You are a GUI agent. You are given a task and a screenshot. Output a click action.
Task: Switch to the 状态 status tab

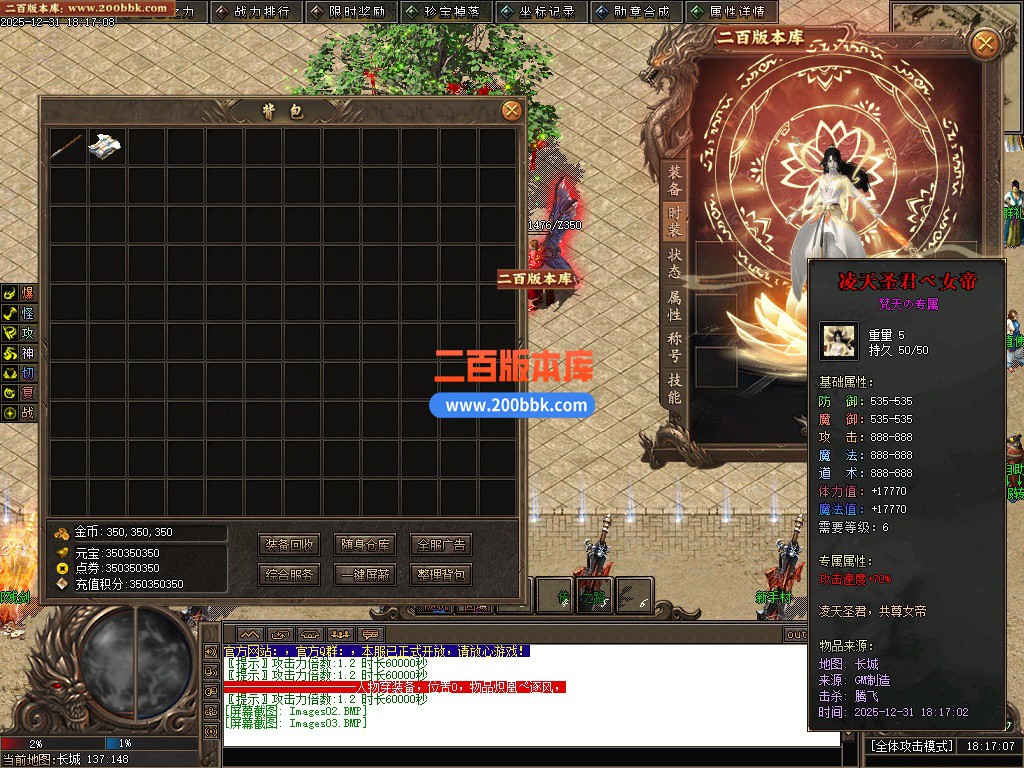[675, 264]
